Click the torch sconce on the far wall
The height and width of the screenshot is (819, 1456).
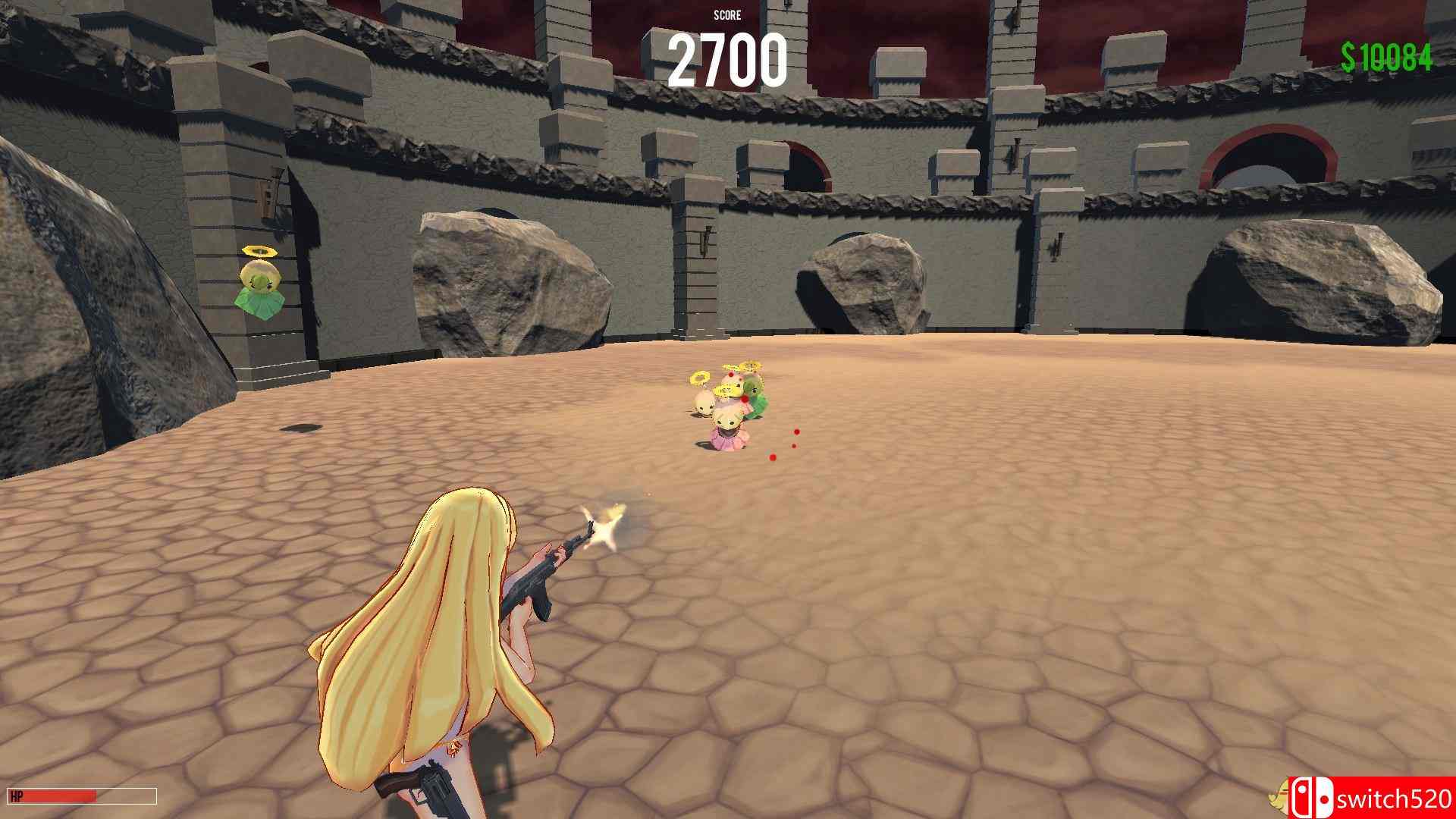(x=705, y=235)
